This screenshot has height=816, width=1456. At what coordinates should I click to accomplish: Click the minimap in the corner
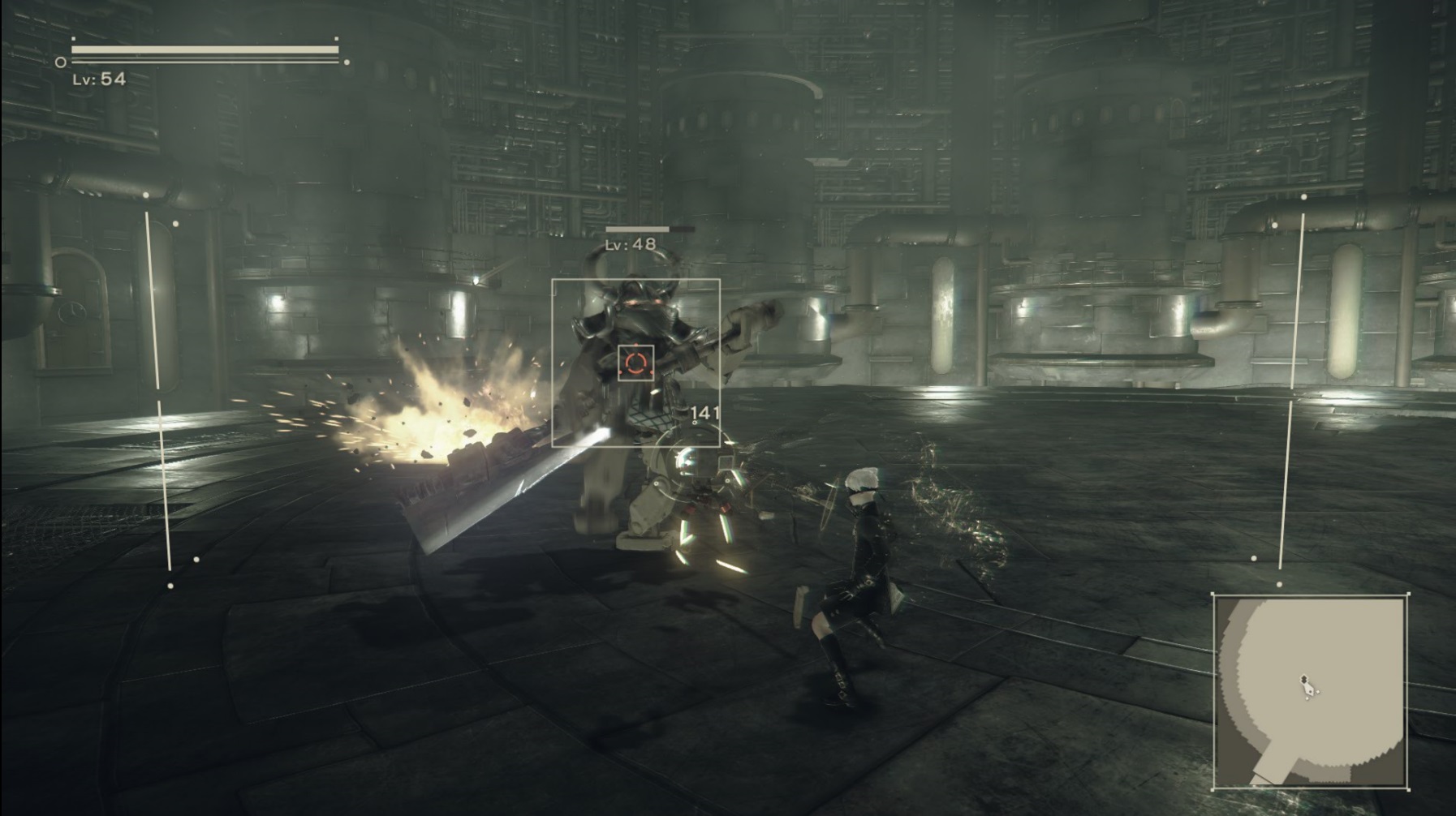pos(1310,691)
